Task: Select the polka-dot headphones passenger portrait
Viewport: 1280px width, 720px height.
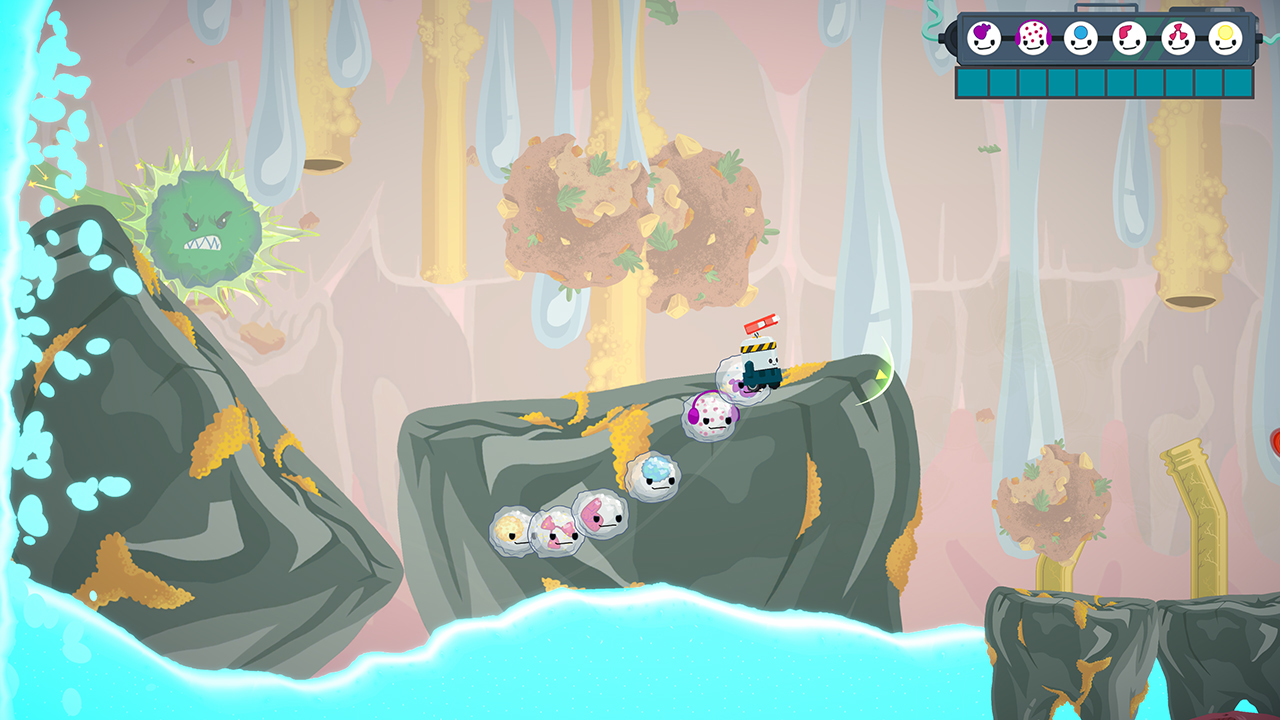Action: 1034,35
